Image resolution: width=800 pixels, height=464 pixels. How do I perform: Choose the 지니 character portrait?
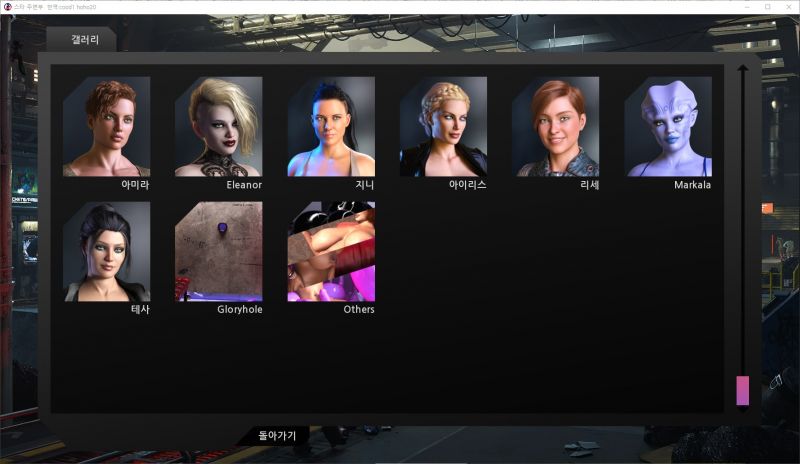331,127
